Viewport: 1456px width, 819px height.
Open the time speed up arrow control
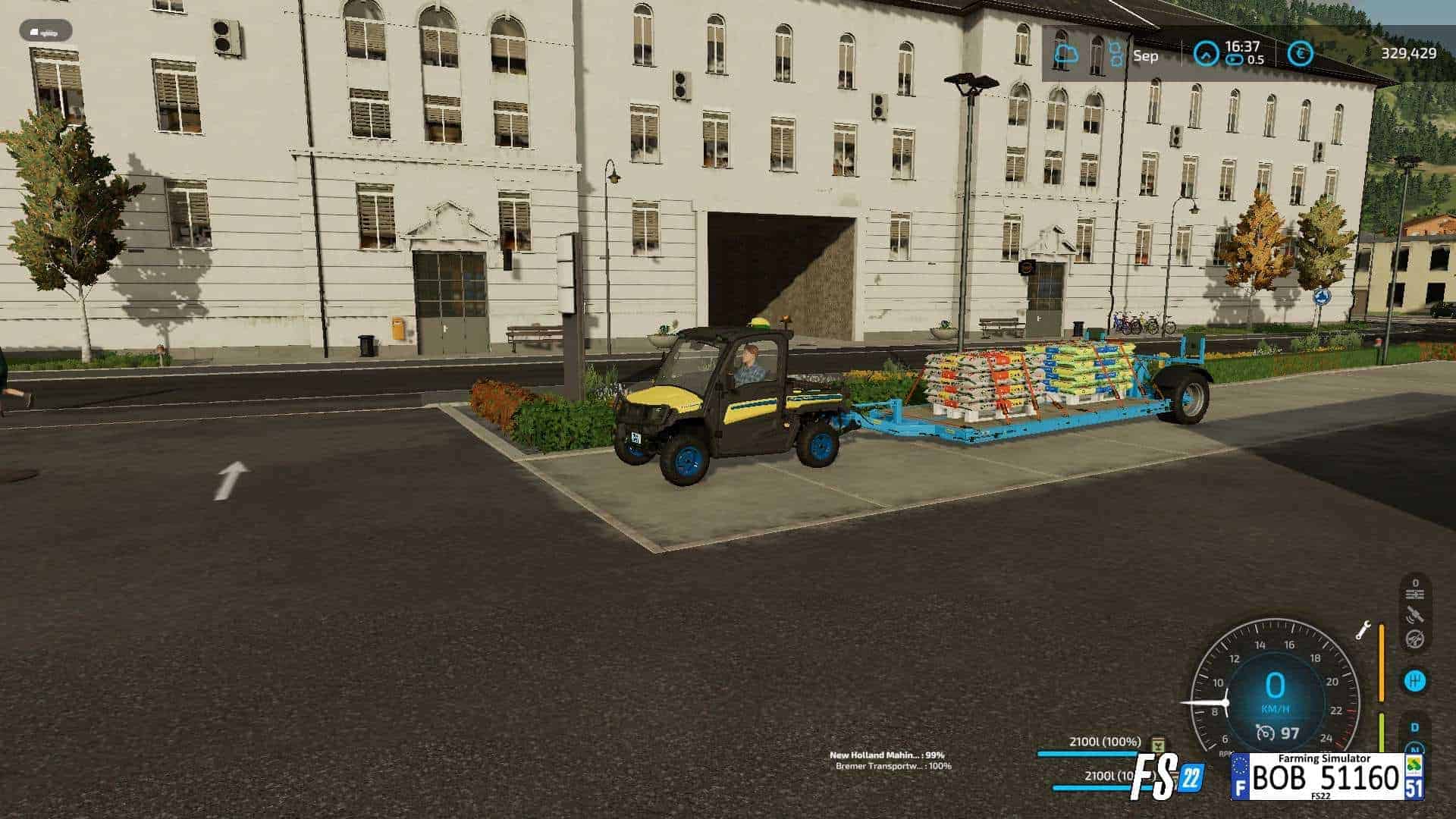[1207, 52]
